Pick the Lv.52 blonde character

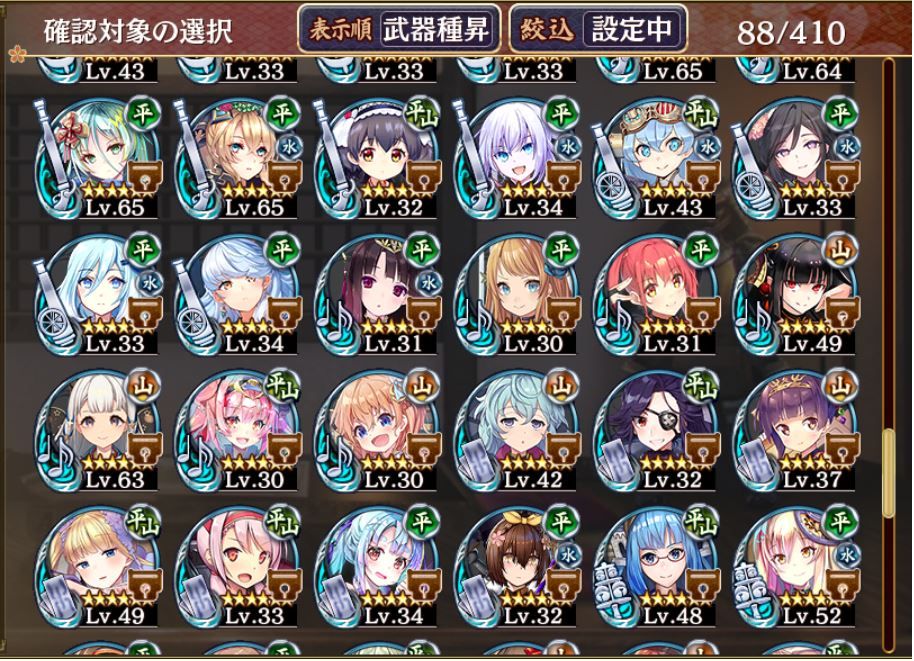click(x=792, y=564)
